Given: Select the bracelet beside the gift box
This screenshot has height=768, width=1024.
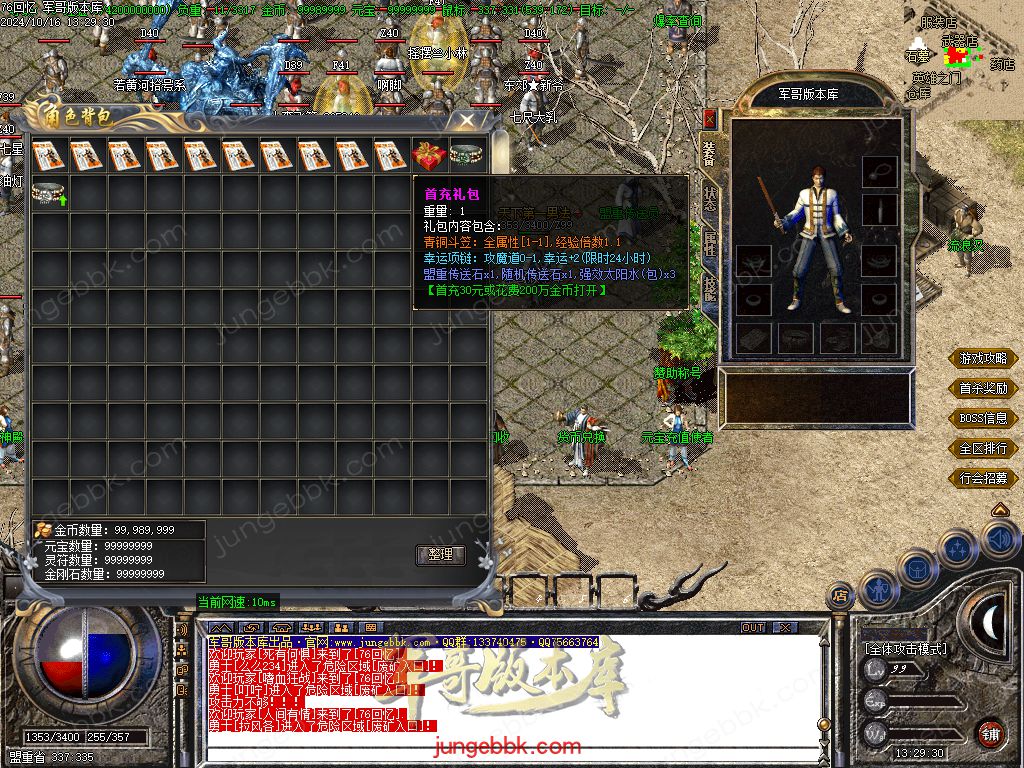Looking at the screenshot, I should point(466,155).
